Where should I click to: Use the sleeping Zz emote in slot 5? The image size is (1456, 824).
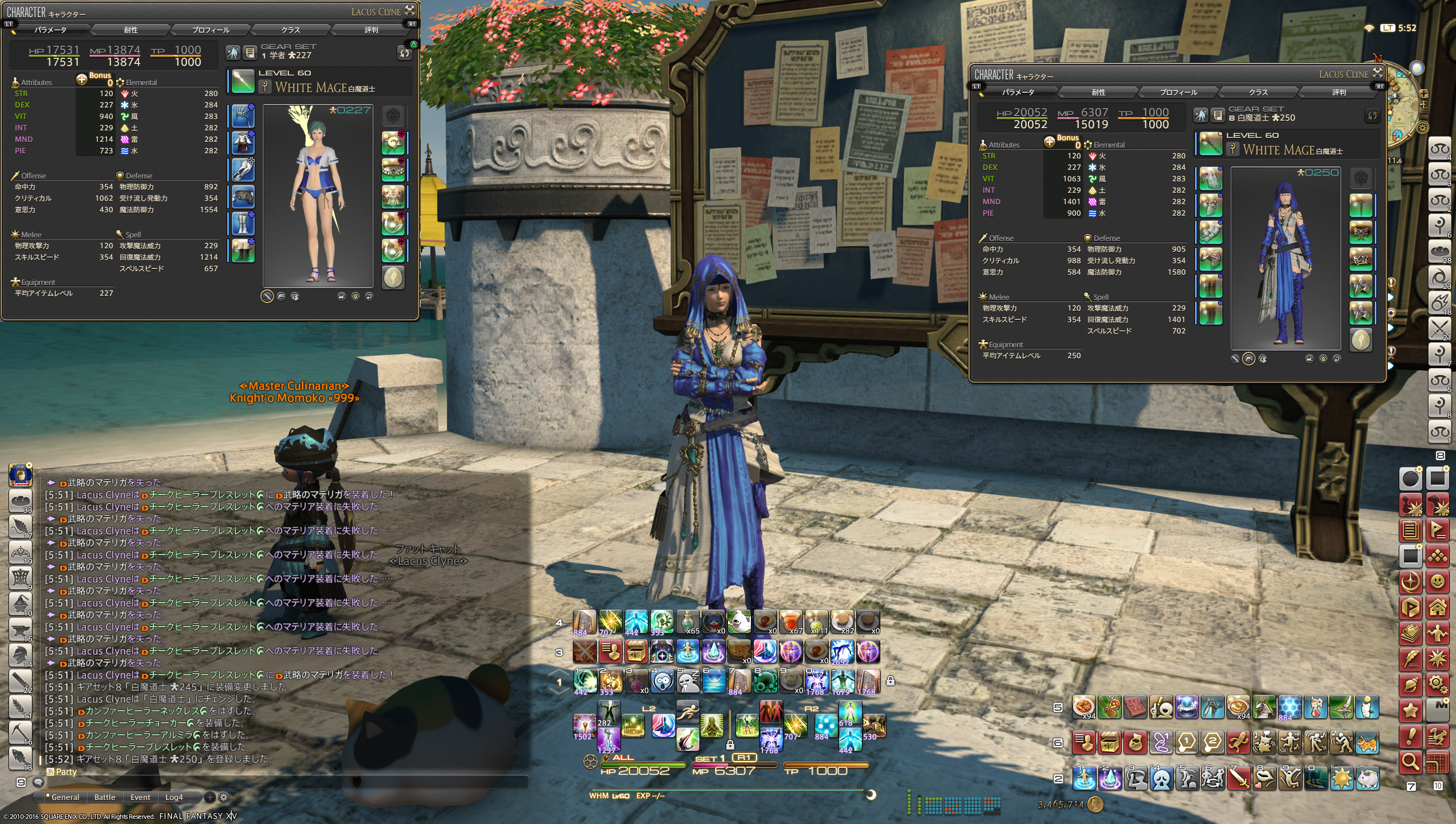[x=689, y=681]
